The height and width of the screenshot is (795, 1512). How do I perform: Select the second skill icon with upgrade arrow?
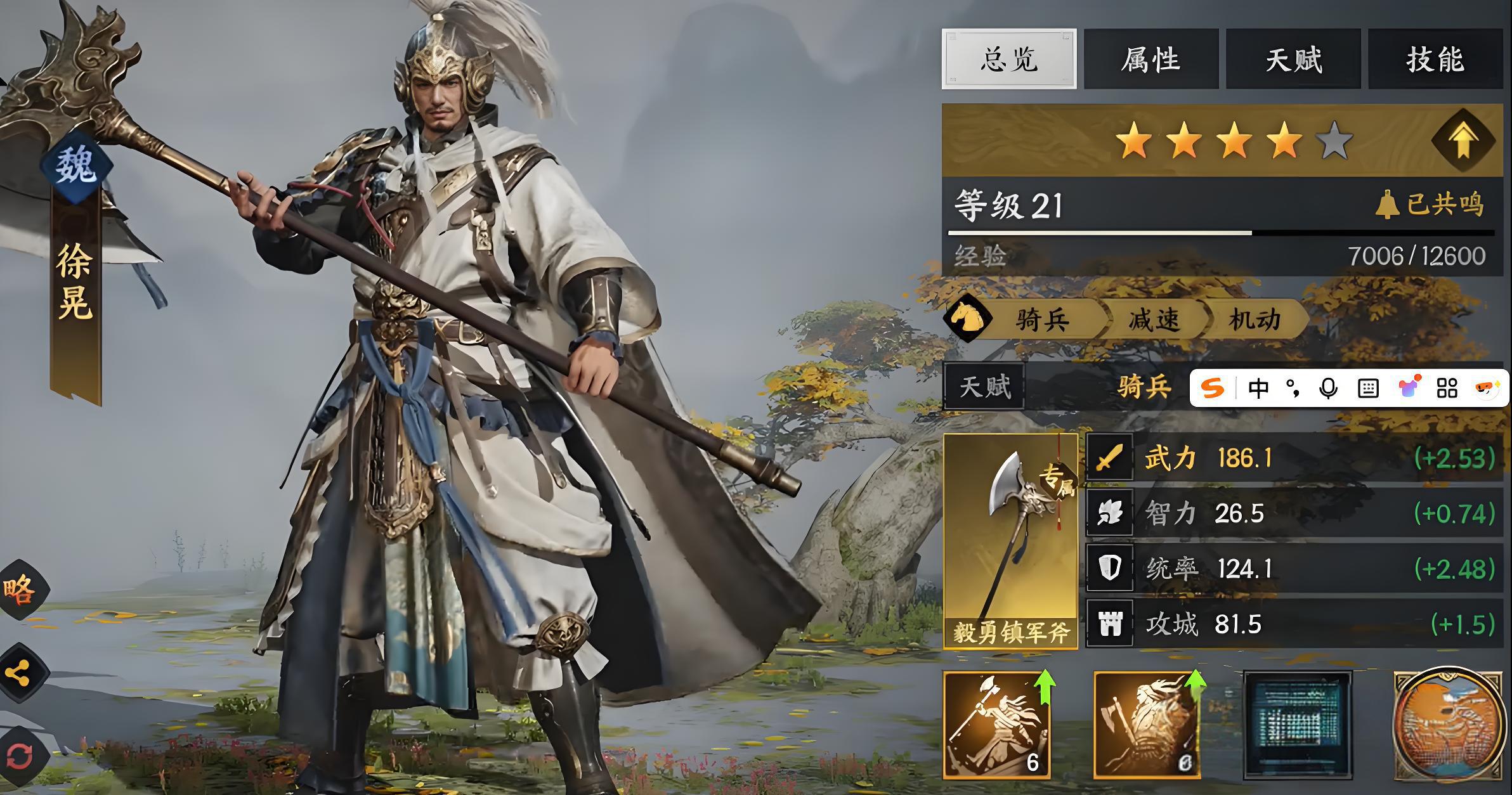point(1147,725)
